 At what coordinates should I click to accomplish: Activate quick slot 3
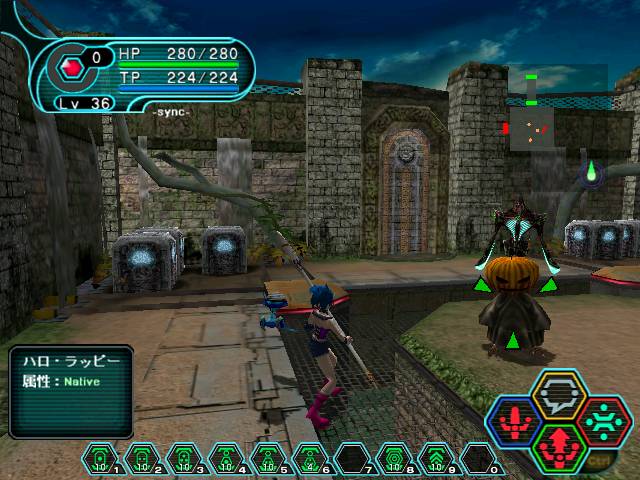[x=184, y=459]
